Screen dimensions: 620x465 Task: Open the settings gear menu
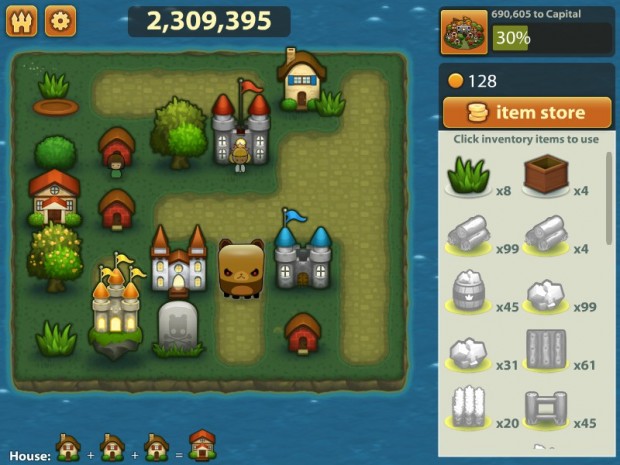(60, 20)
